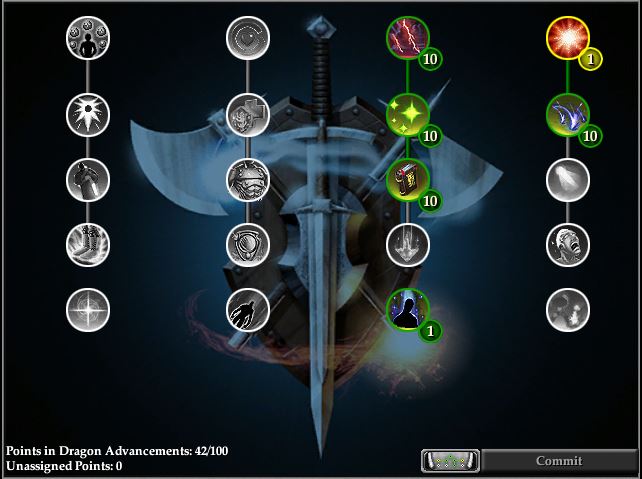This screenshot has width=642, height=479.
Task: Select the locked screaming face advancement
Action: [567, 244]
